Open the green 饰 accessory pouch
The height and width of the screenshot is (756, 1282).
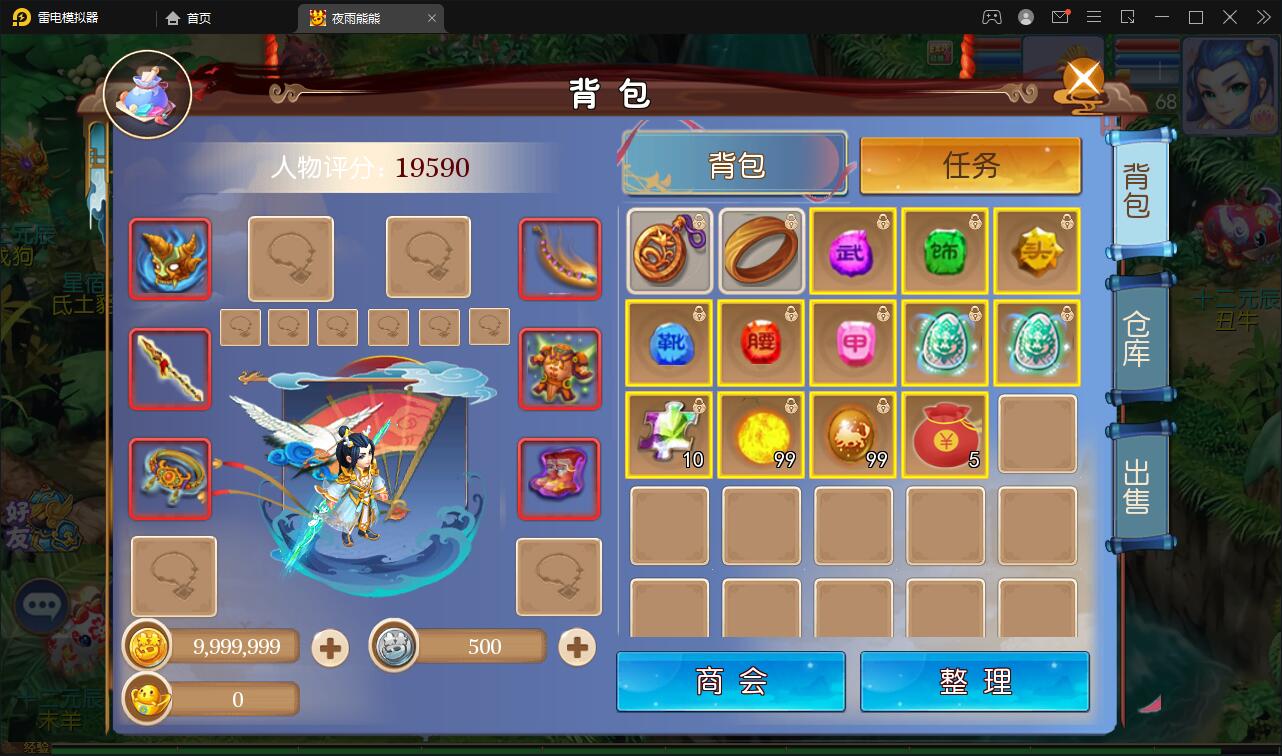click(945, 251)
